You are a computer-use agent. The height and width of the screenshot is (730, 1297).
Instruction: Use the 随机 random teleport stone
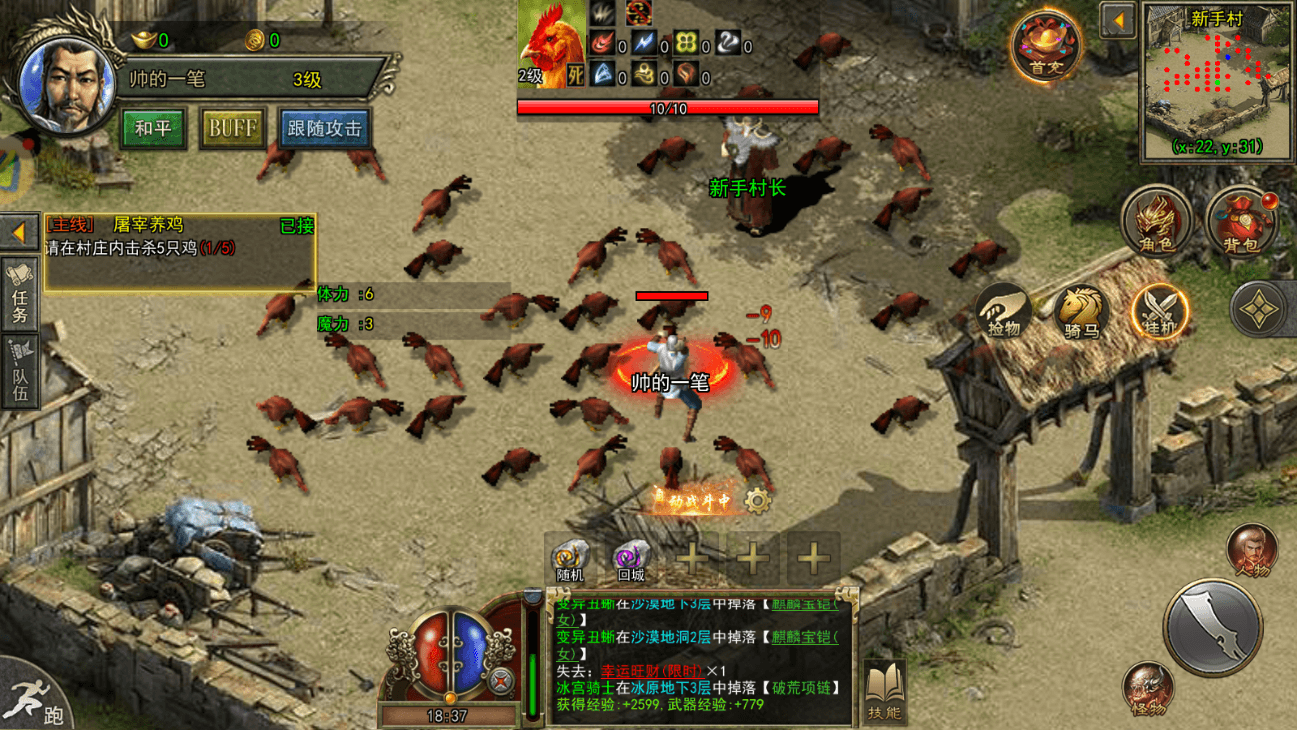(x=570, y=558)
